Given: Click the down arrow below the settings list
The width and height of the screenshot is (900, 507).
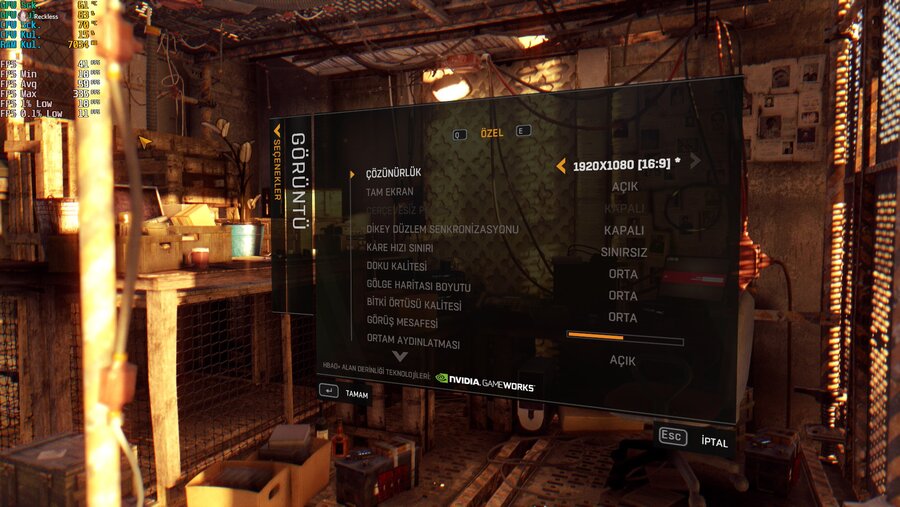Looking at the screenshot, I should click(400, 356).
